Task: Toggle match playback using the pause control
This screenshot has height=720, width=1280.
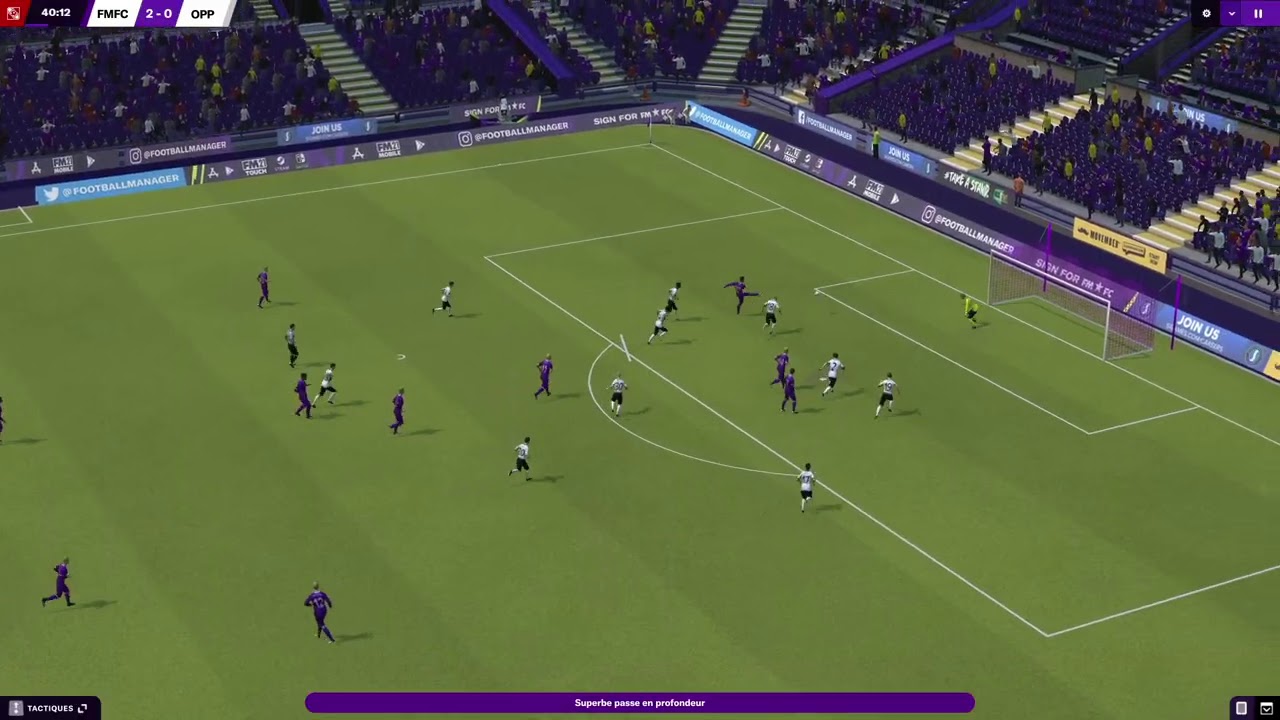Action: point(1258,13)
